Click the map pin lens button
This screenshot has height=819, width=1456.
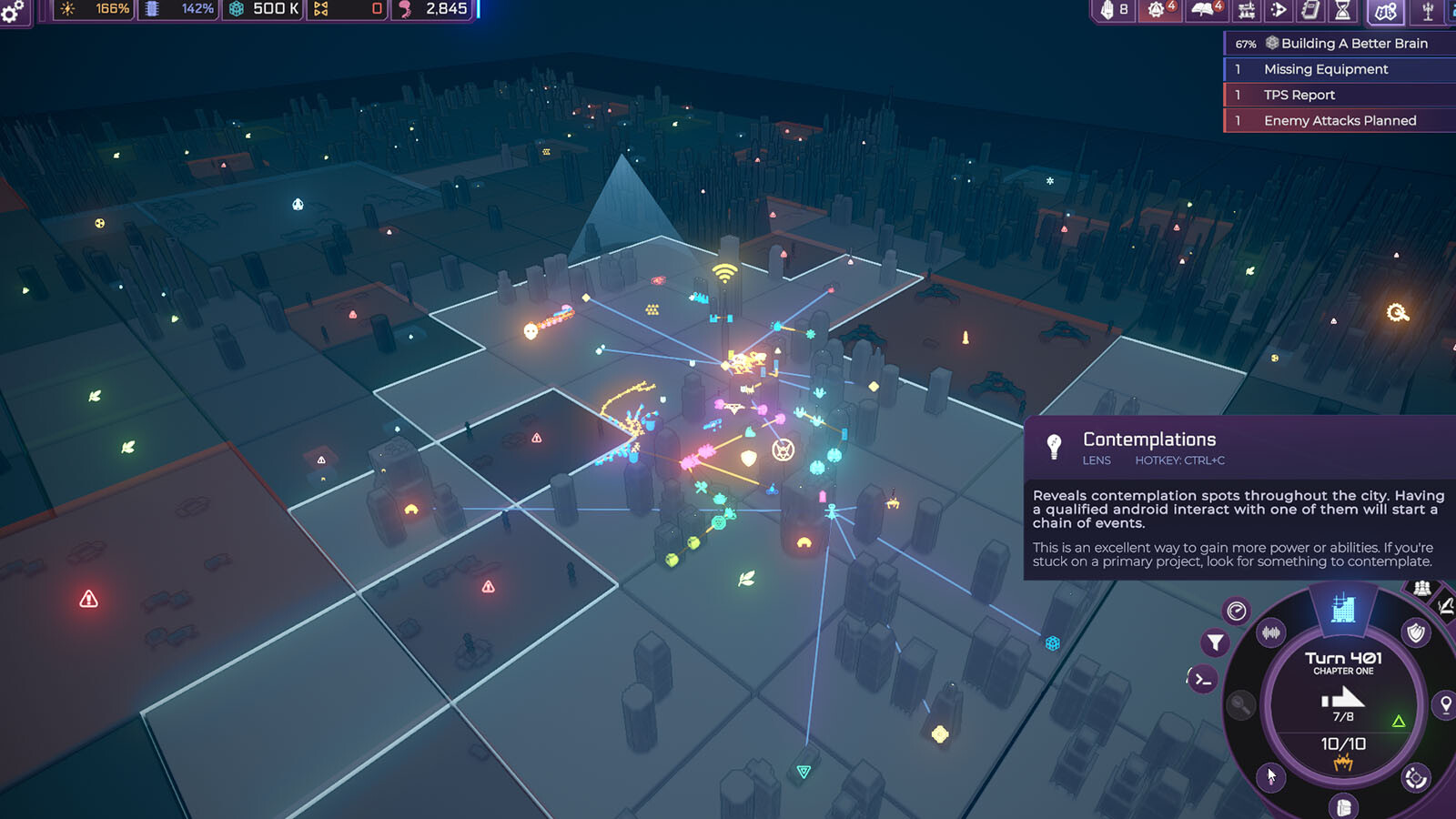(x=1445, y=704)
